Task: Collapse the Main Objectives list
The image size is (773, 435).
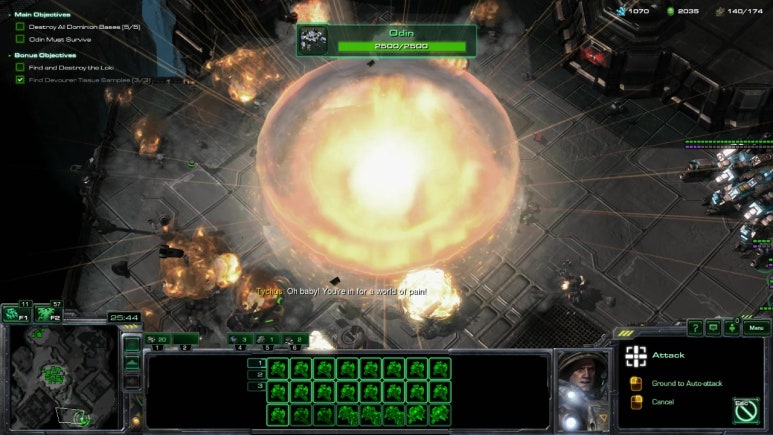Action: click(x=10, y=14)
